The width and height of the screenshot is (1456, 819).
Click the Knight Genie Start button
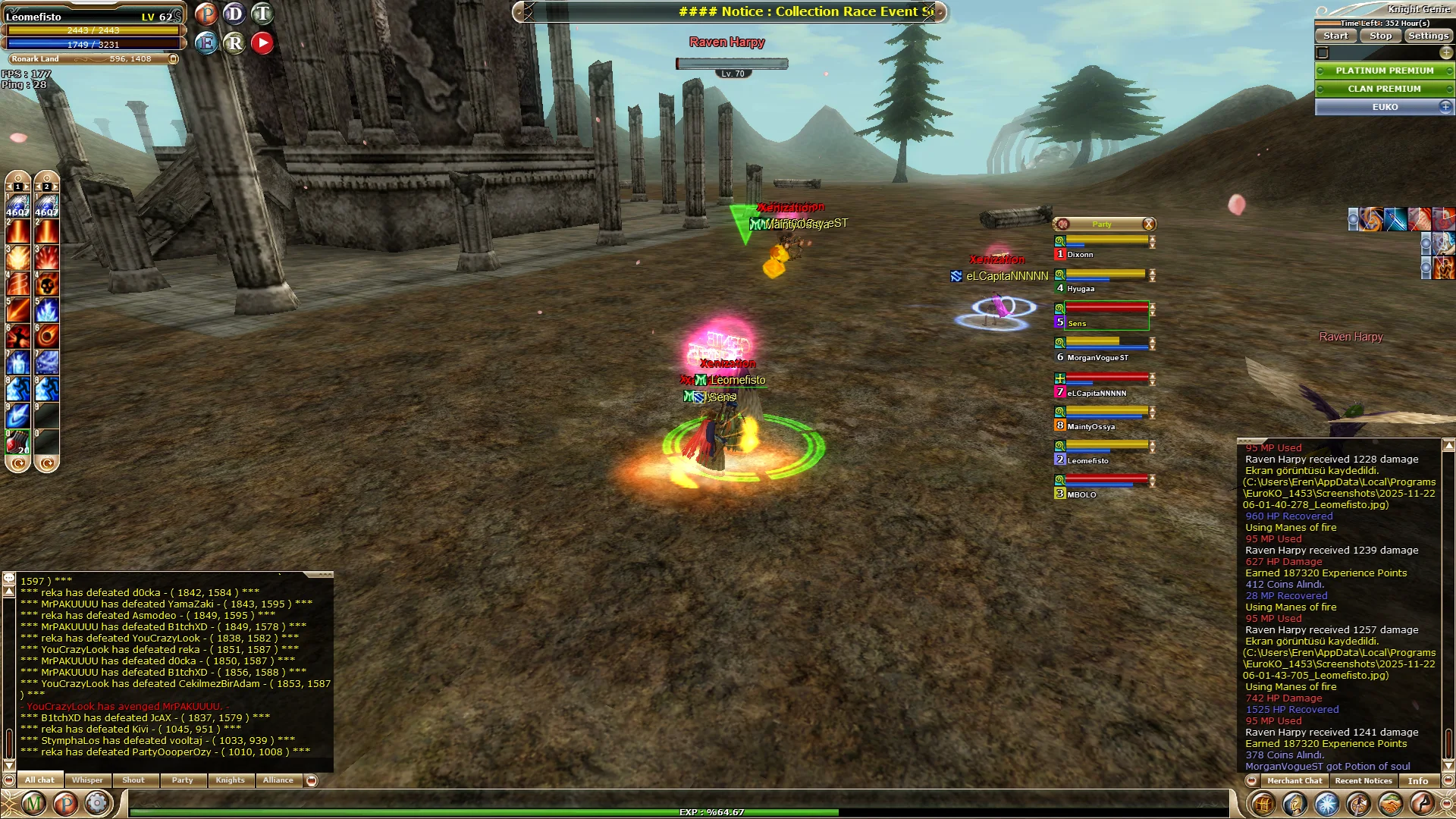pyautogui.click(x=1335, y=36)
